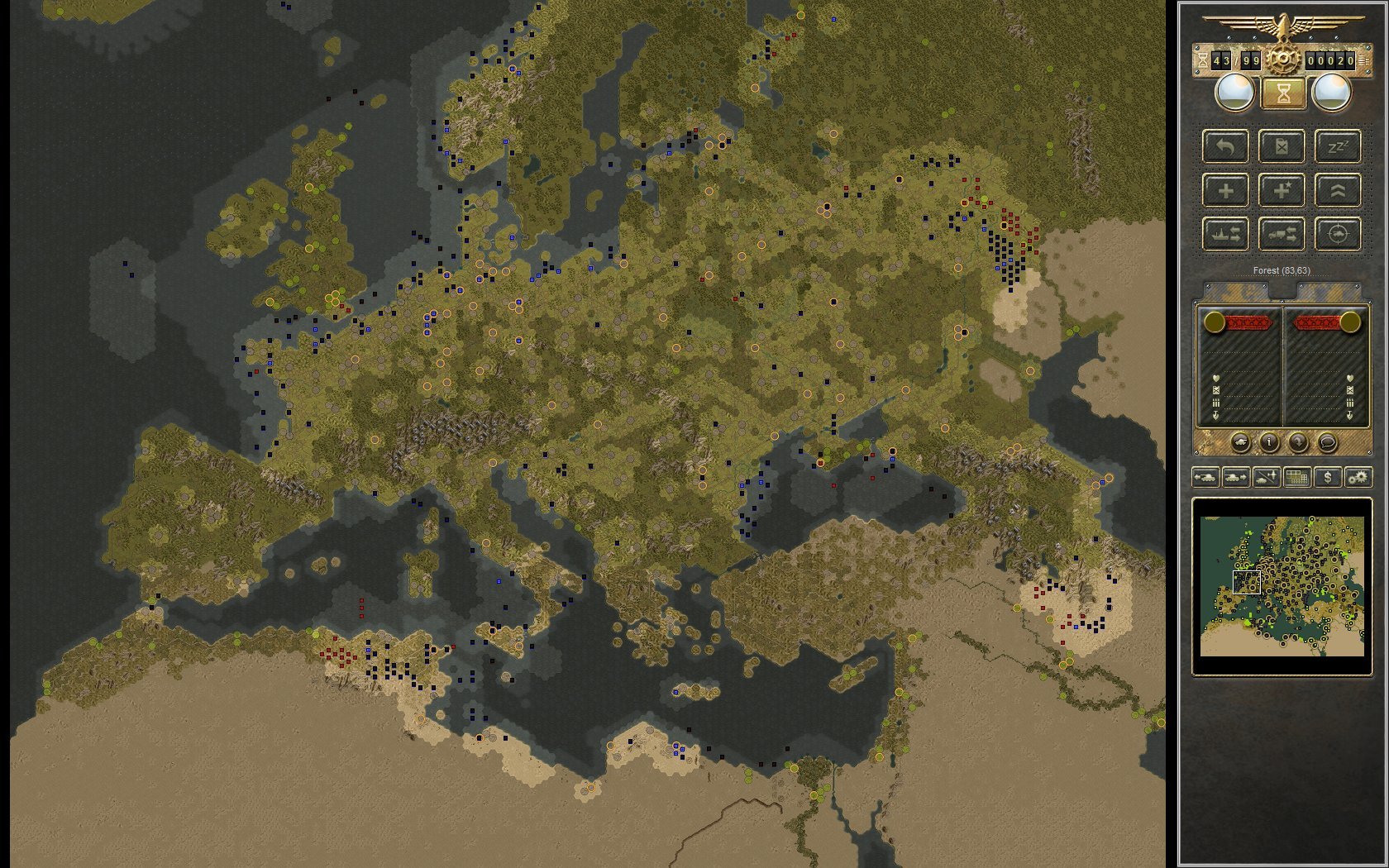Click the minimap viewport rectangle
The image size is (1389, 868).
[1248, 583]
